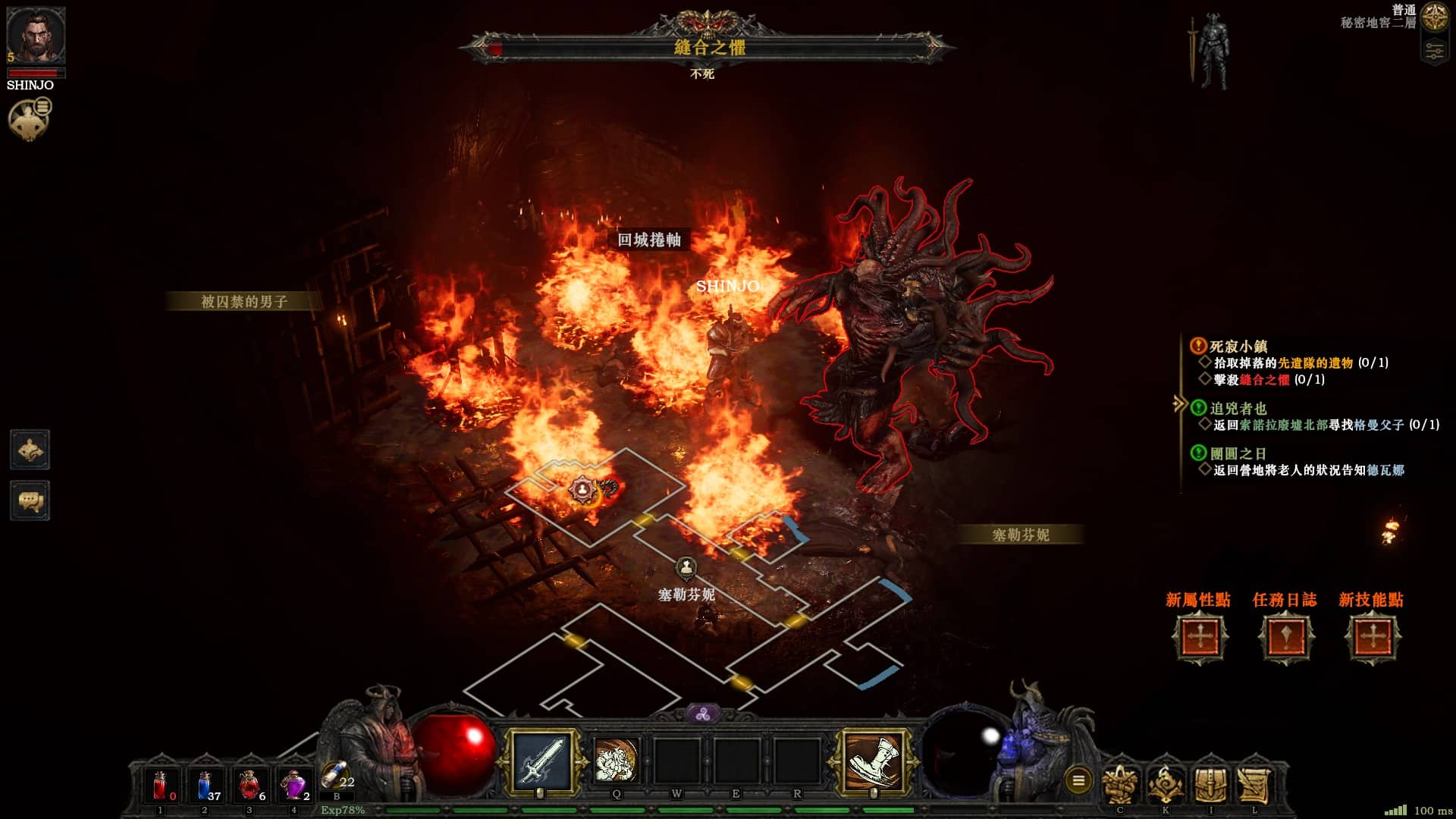Select the purple potion slot
Screen dimensions: 1456x819
[x=293, y=786]
